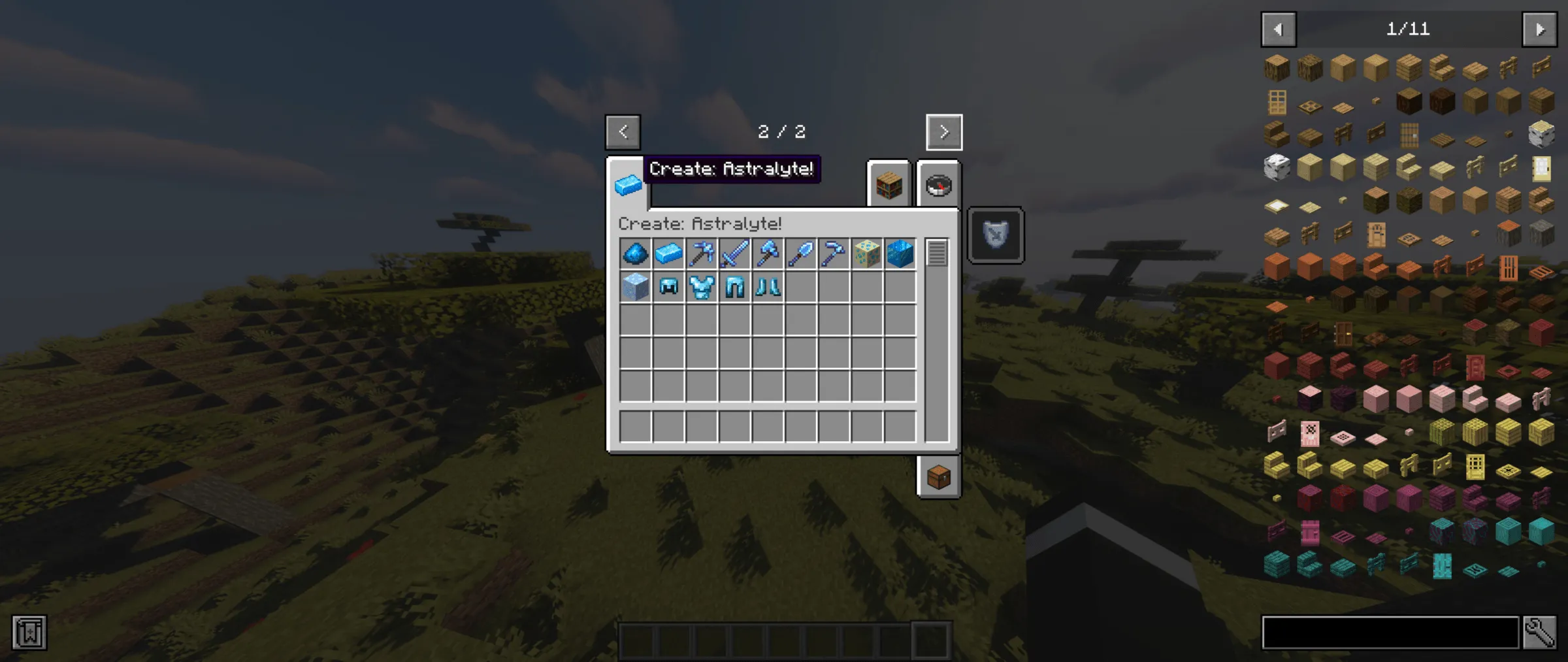Select the compass lookup tab

click(939, 185)
